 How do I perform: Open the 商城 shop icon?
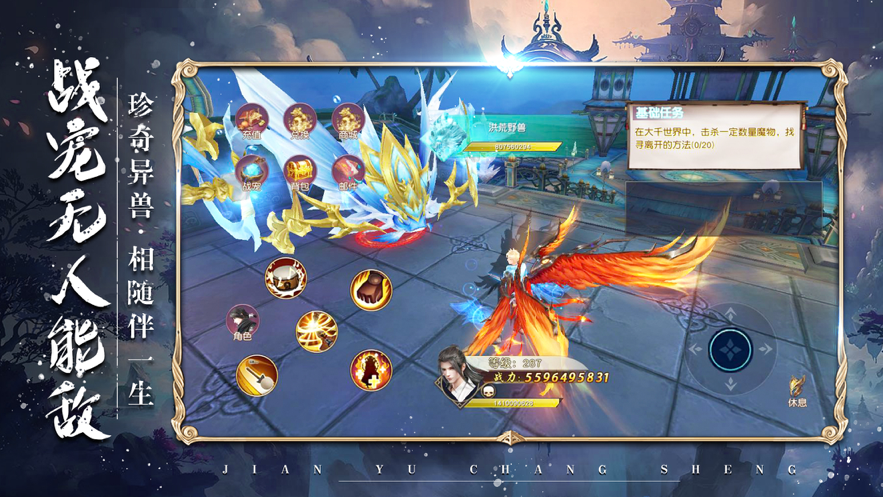pos(348,122)
